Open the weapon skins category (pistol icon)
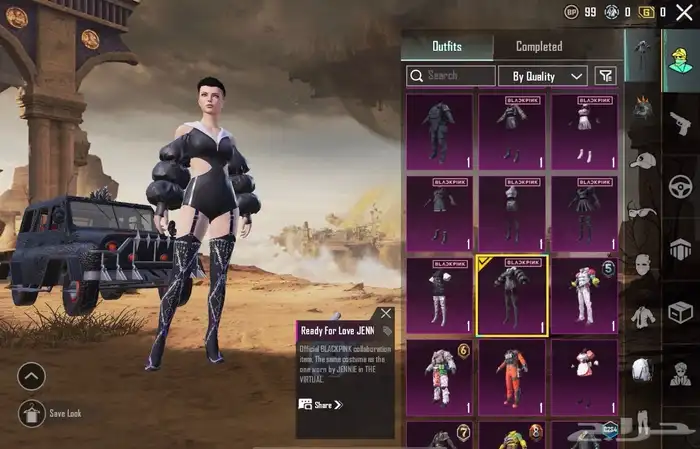 pos(681,122)
